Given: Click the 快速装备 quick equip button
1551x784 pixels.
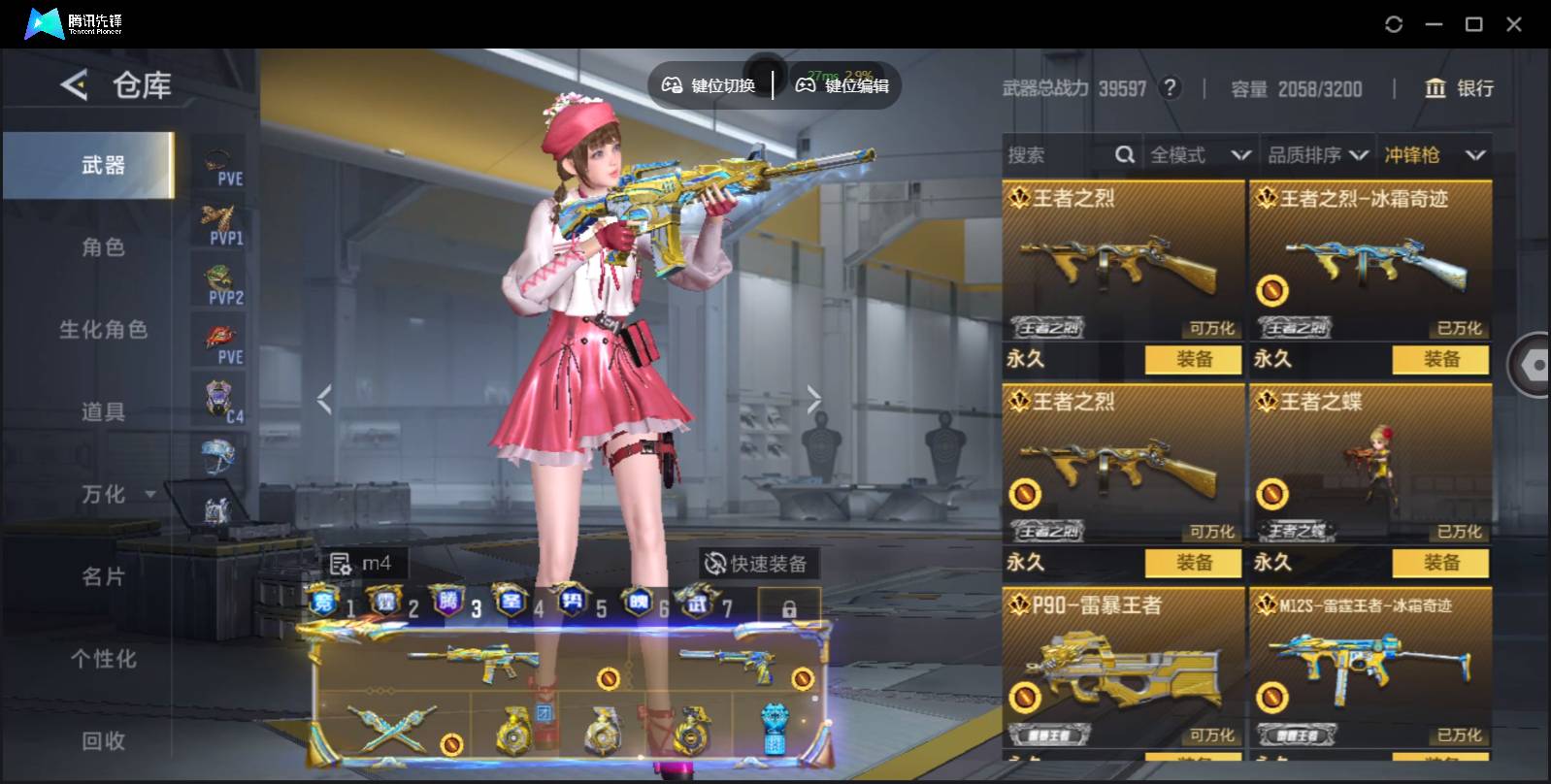Looking at the screenshot, I should click(757, 564).
